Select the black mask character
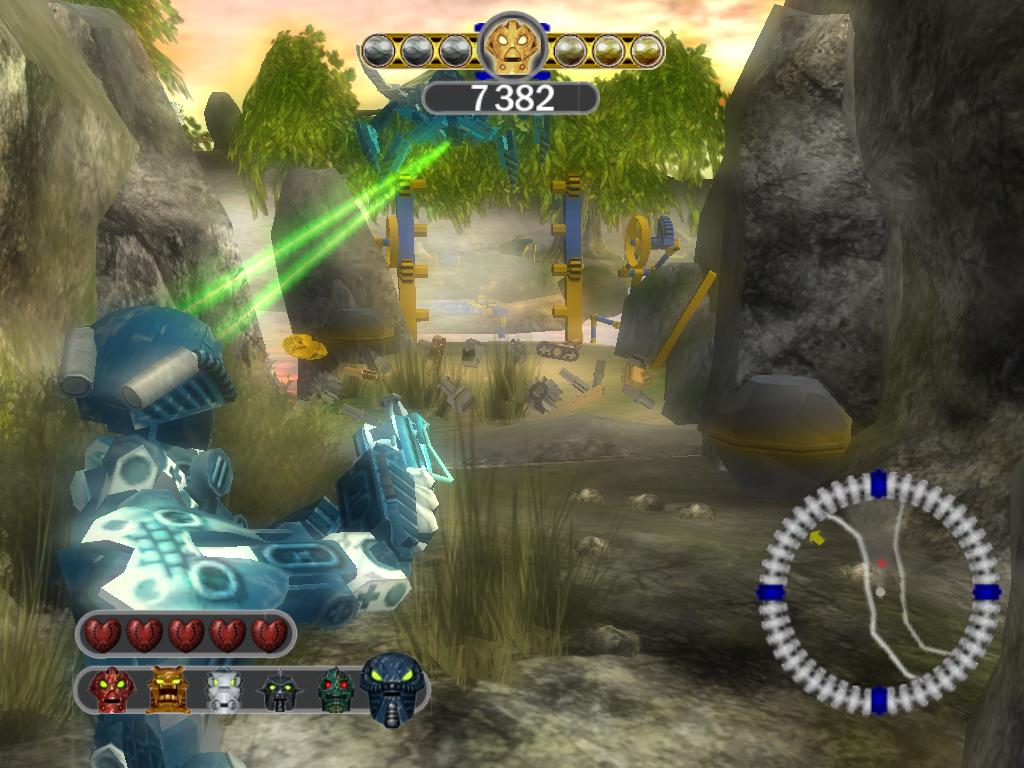Image resolution: width=1024 pixels, height=768 pixels. point(281,691)
